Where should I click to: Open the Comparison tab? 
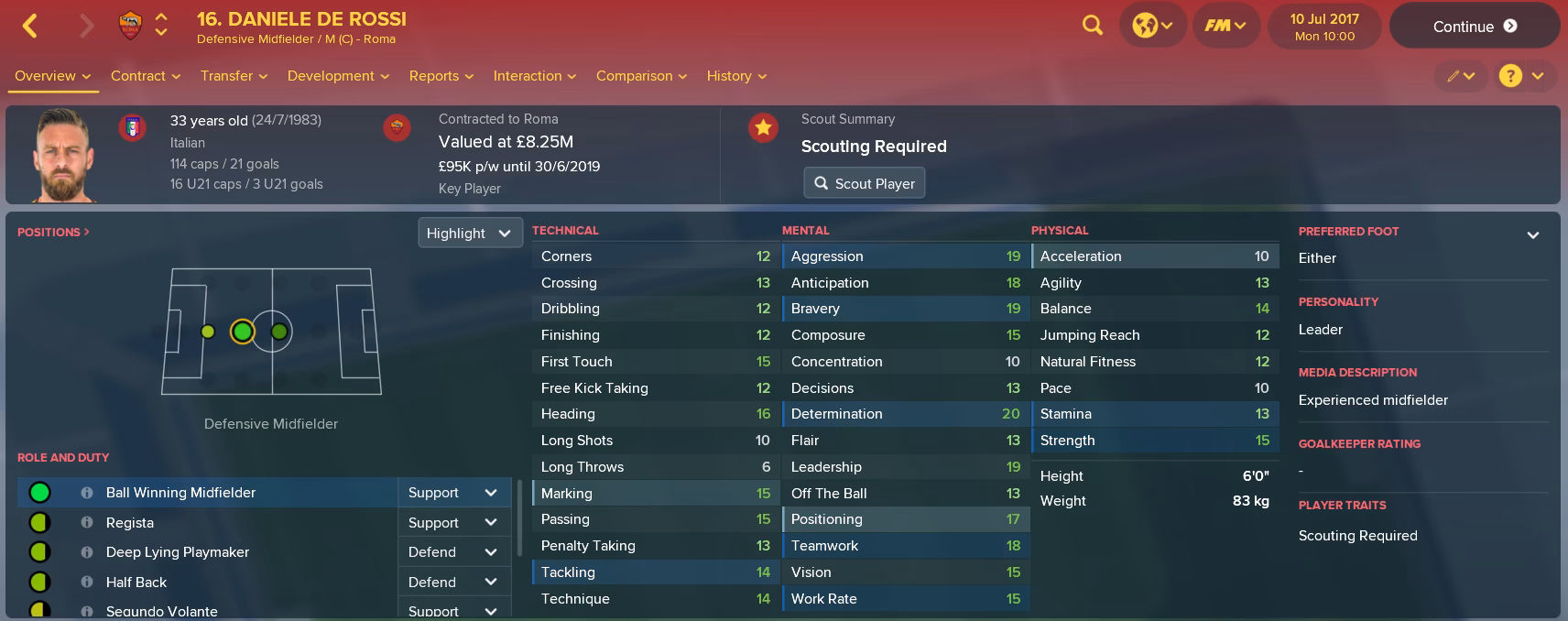(641, 76)
